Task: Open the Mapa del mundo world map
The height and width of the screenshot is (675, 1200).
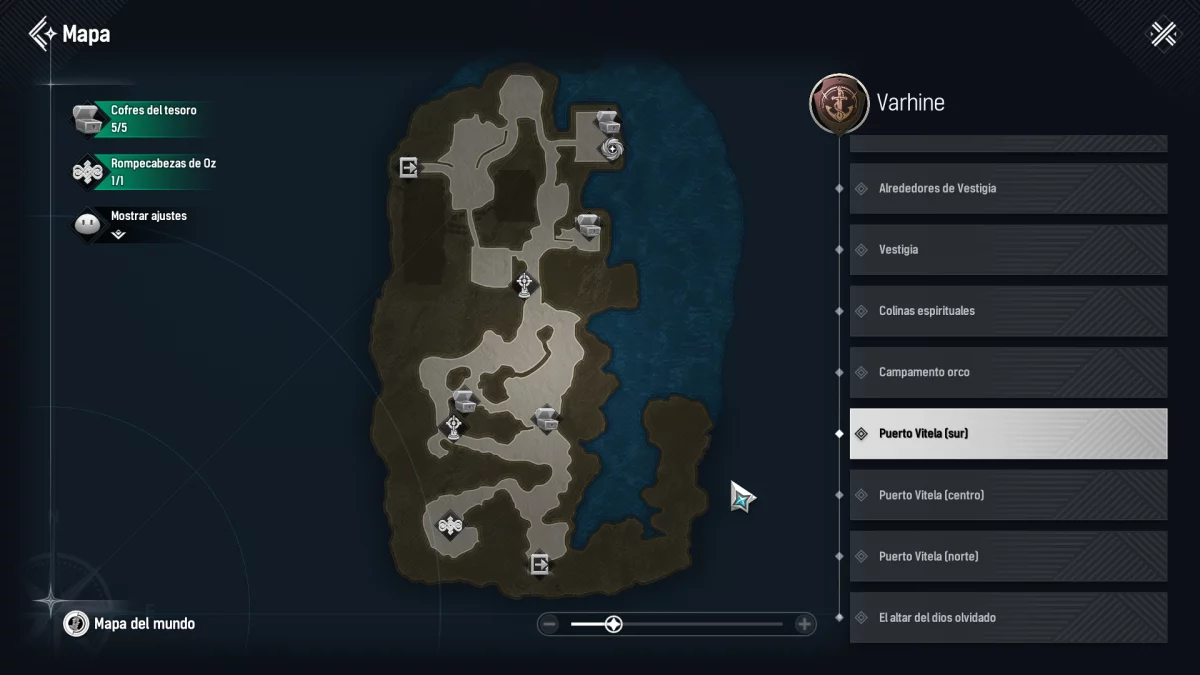Action: tap(130, 624)
